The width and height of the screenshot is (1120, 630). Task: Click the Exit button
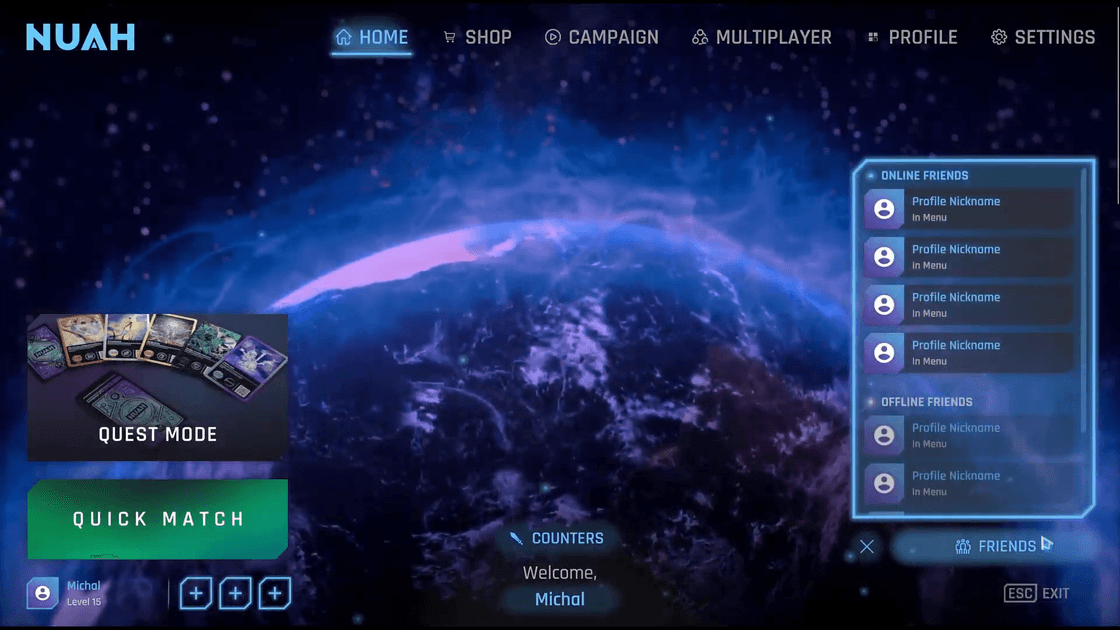point(1037,594)
